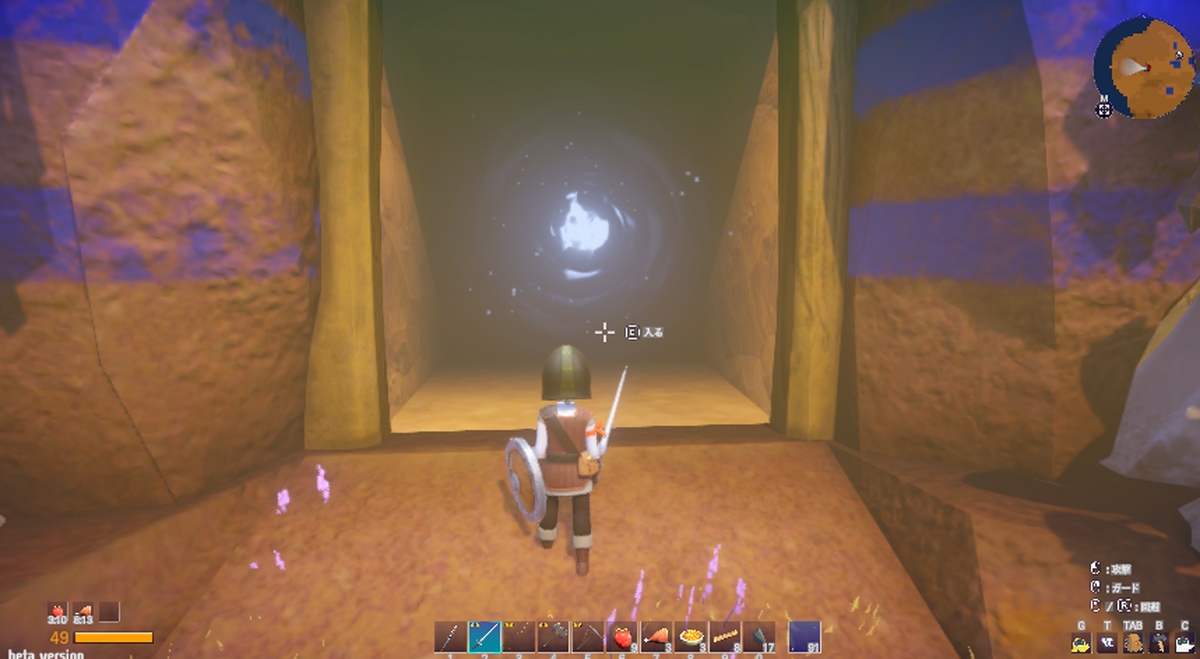The height and width of the screenshot is (659, 1200).
Task: Click the yellow robot icon labeled G
Action: 1080,643
